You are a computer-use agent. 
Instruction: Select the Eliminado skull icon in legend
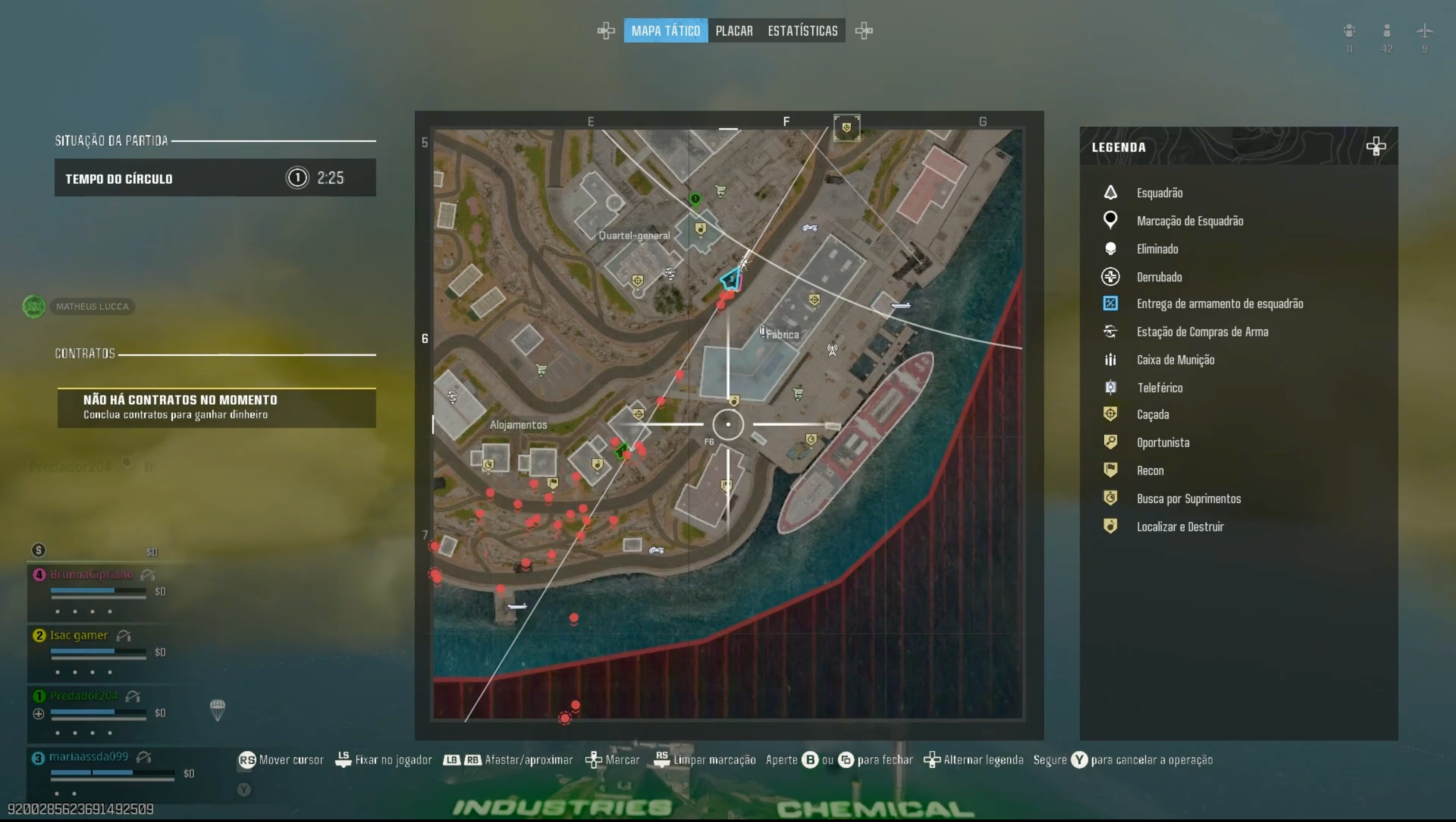pyautogui.click(x=1111, y=248)
